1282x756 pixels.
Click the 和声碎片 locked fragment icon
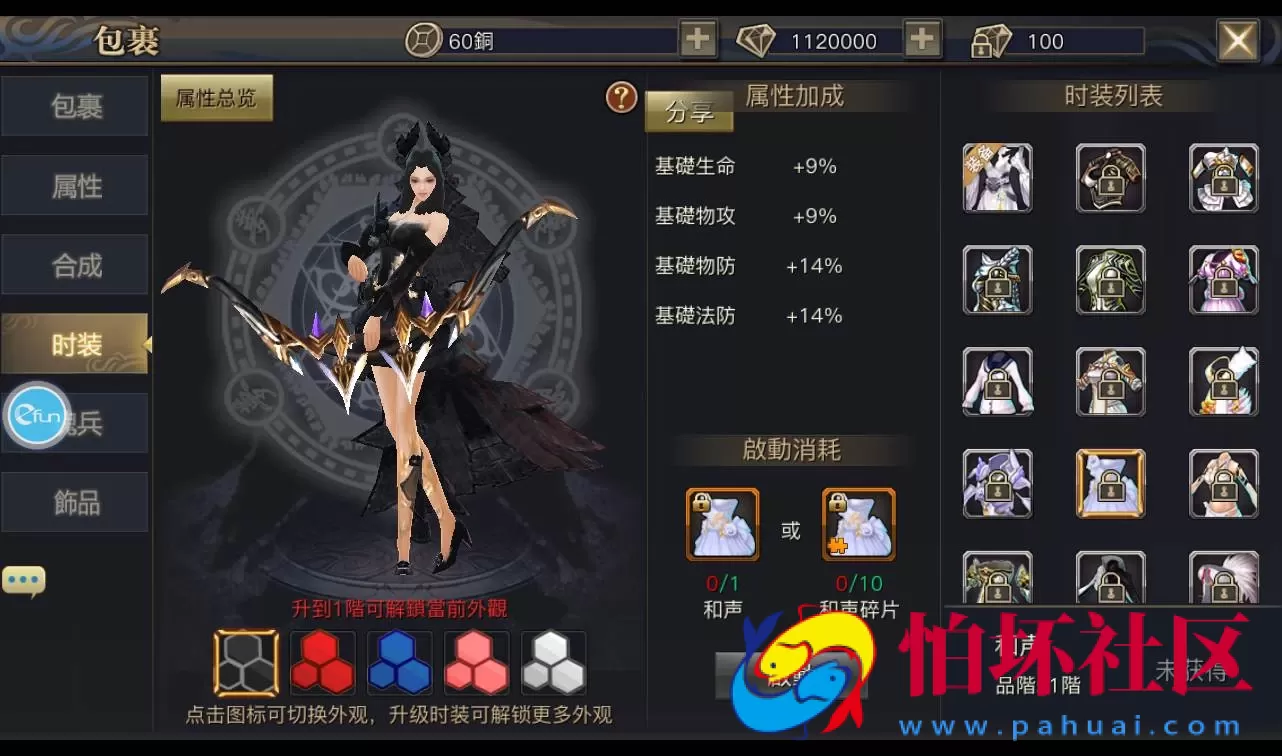tap(858, 523)
